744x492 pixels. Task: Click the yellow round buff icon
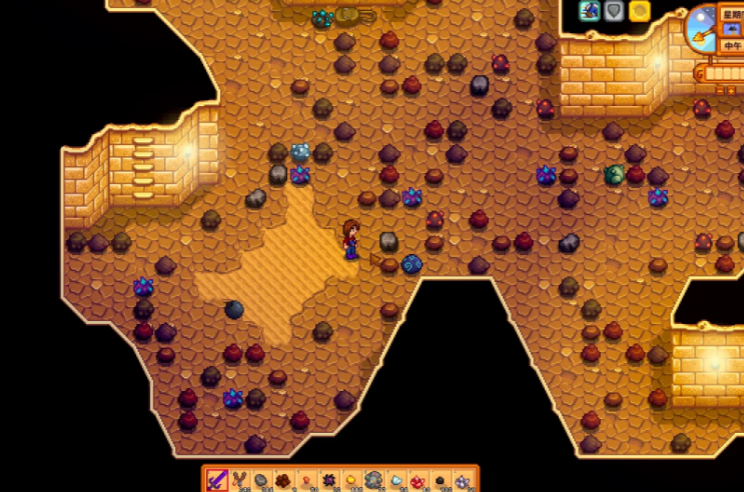pos(639,11)
